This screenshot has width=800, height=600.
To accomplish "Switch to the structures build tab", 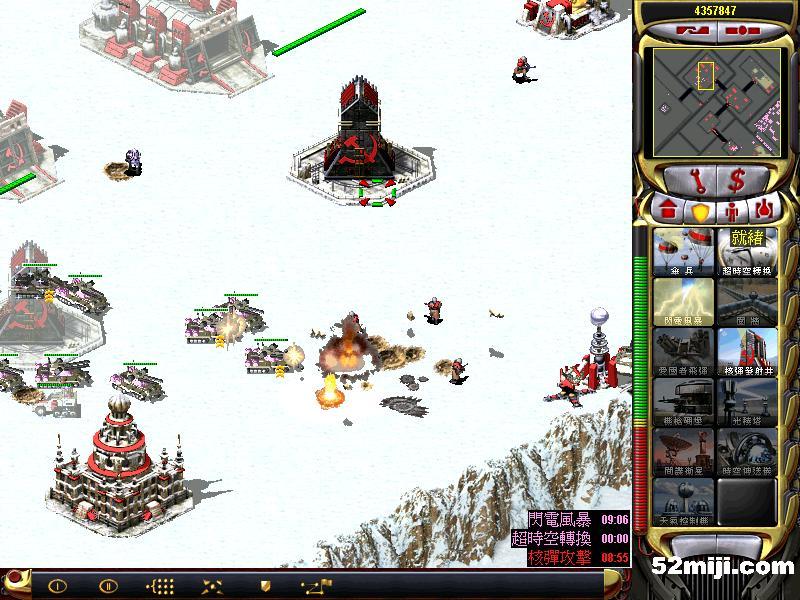I will [669, 211].
